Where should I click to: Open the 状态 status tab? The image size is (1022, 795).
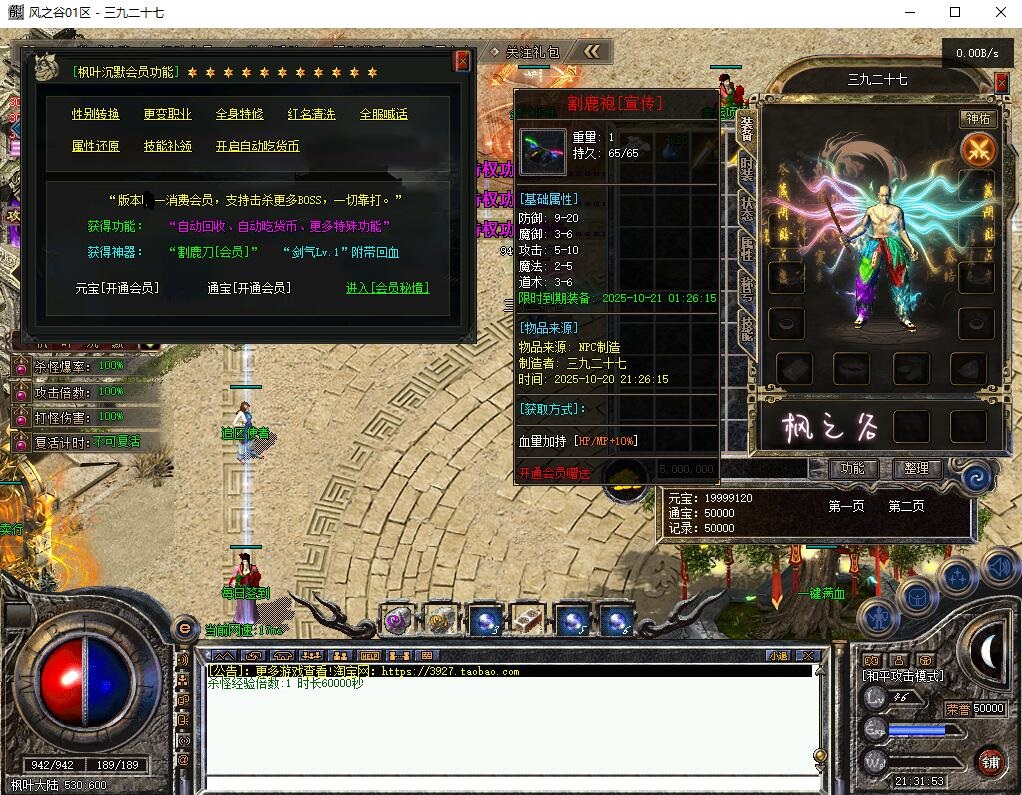tap(746, 207)
